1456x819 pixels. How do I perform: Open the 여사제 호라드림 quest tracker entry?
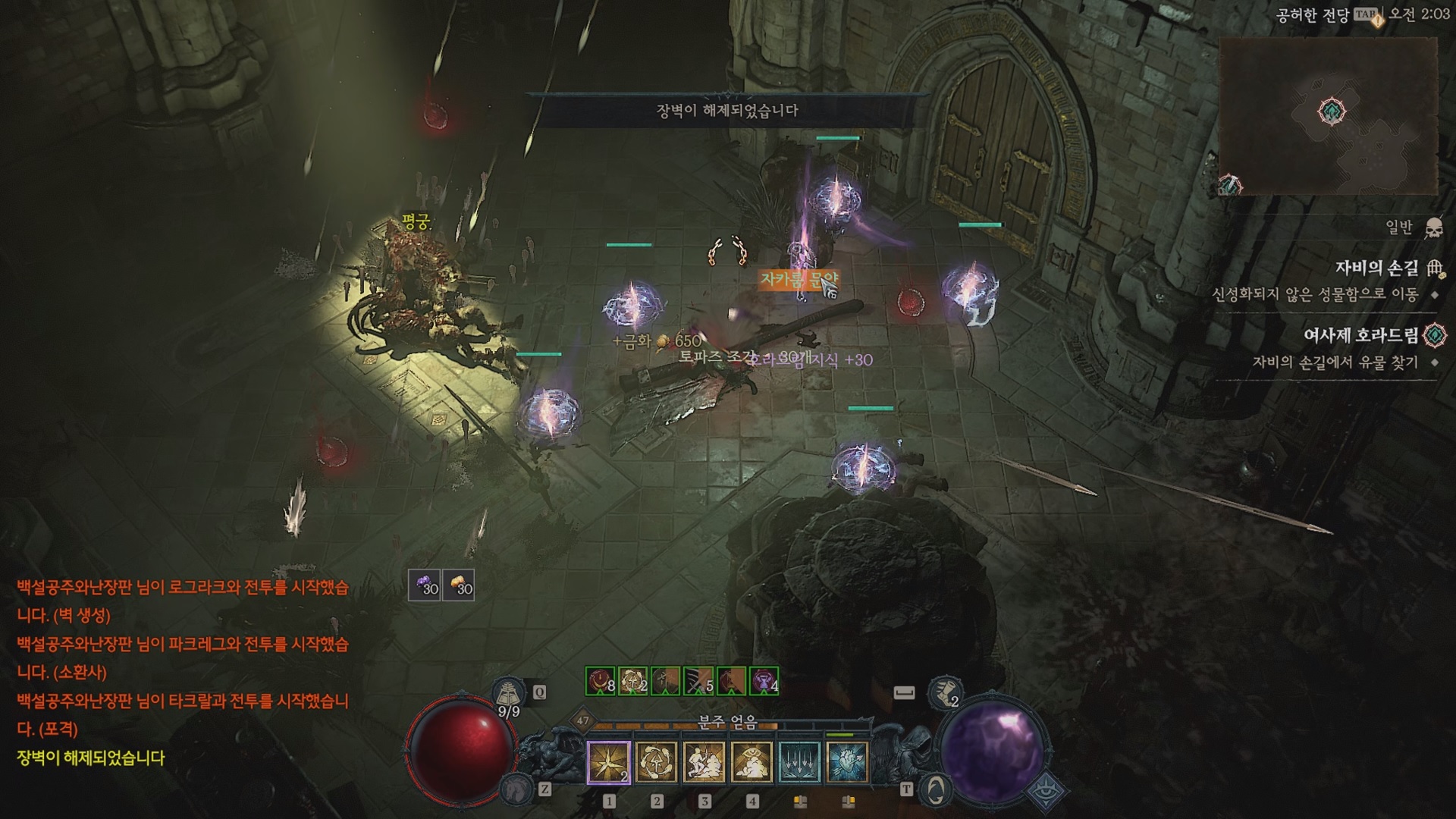point(1360,334)
